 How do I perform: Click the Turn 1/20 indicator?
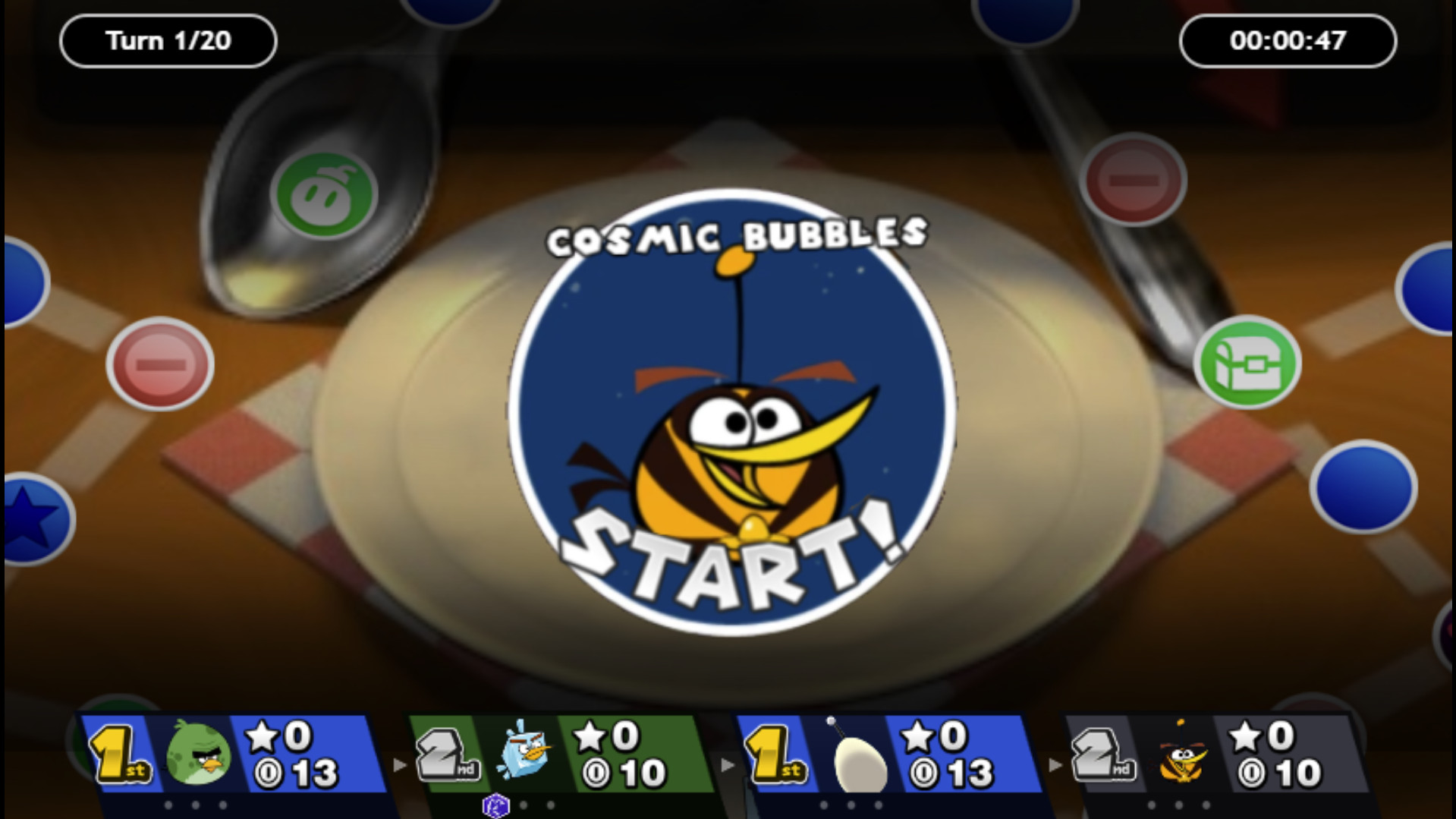[x=167, y=40]
